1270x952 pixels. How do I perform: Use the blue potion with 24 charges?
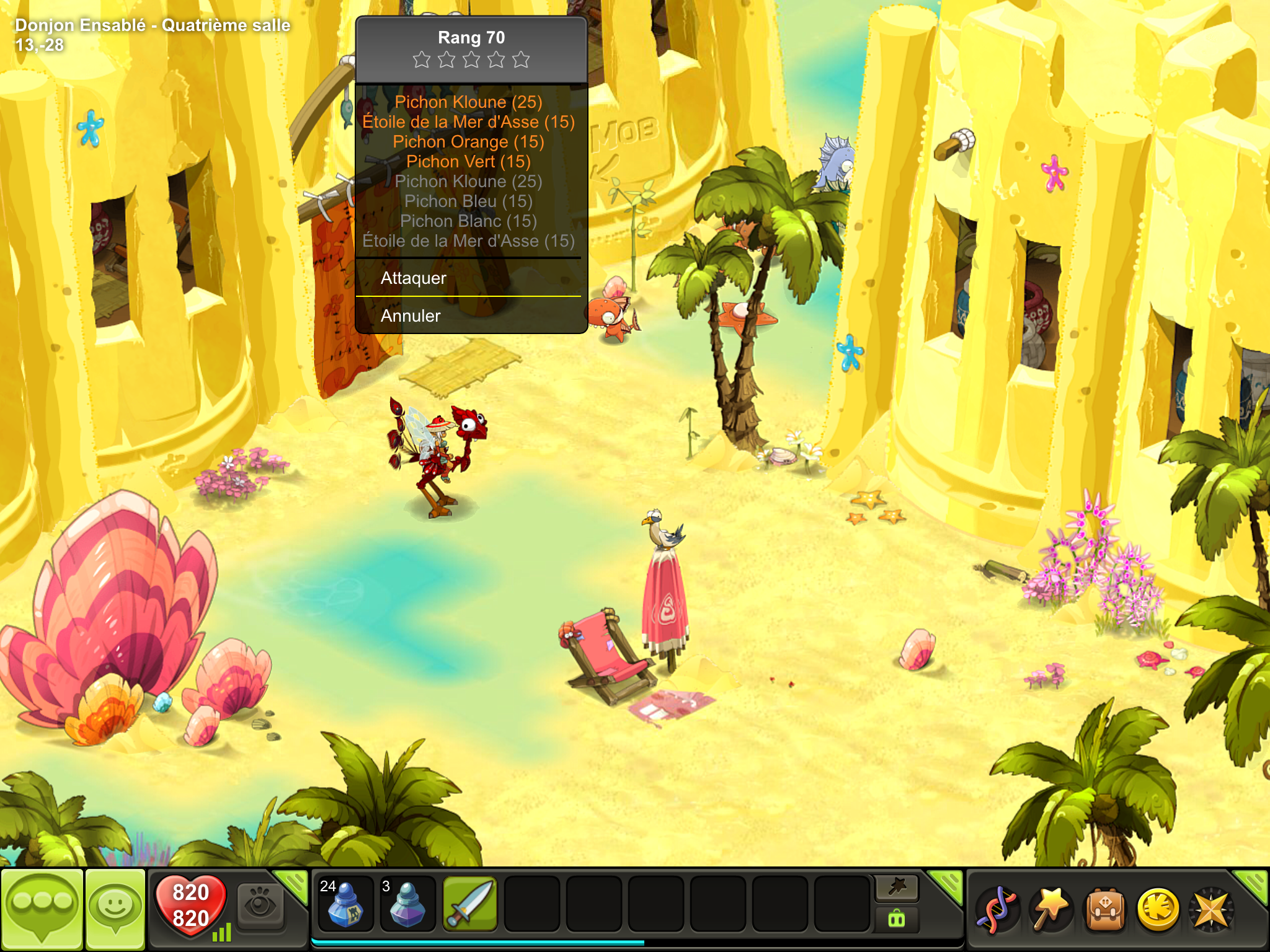point(345,904)
